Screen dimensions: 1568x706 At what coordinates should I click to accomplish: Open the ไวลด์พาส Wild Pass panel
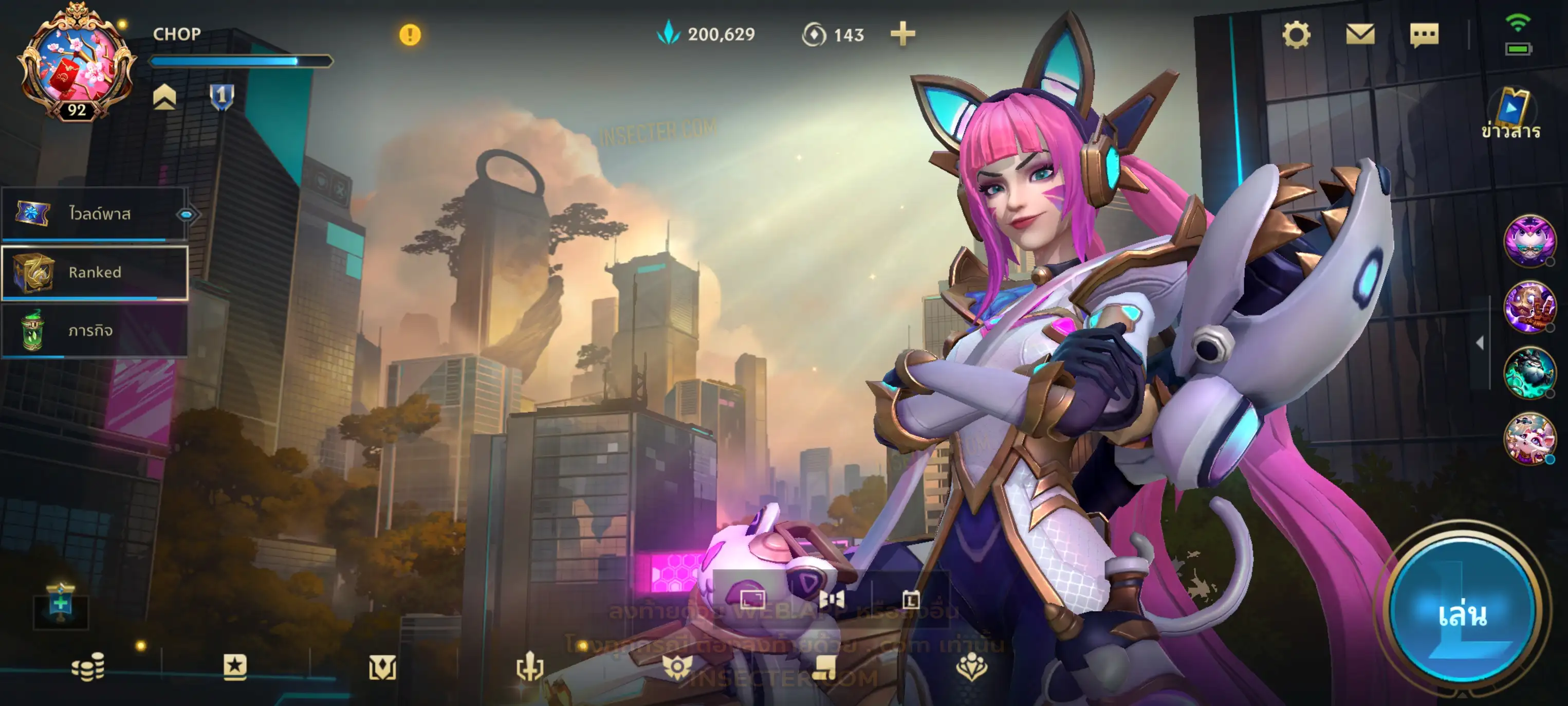pos(95,214)
